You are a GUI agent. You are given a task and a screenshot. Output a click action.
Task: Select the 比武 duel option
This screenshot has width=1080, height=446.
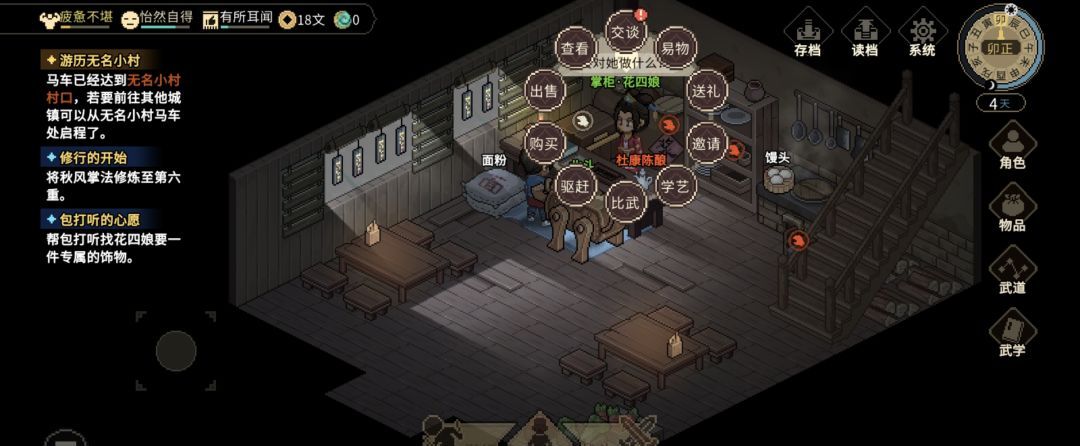tap(625, 202)
